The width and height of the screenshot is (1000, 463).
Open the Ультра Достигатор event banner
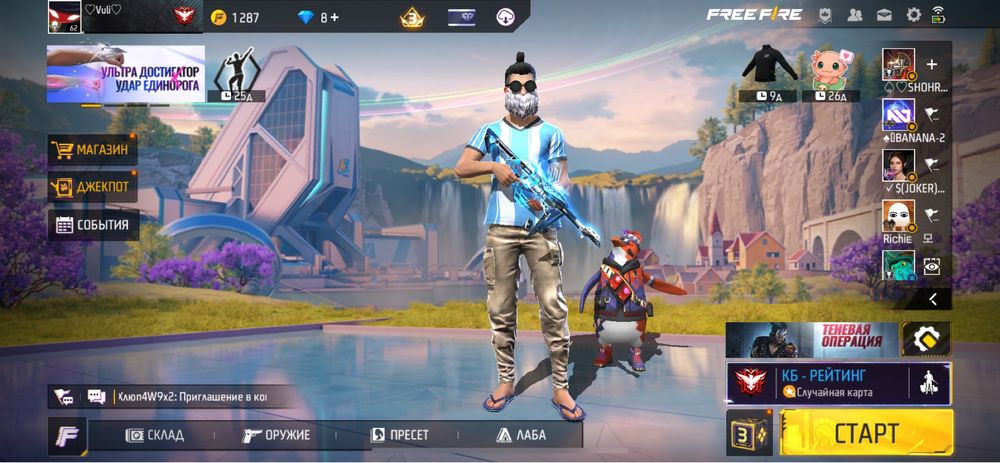click(x=125, y=73)
